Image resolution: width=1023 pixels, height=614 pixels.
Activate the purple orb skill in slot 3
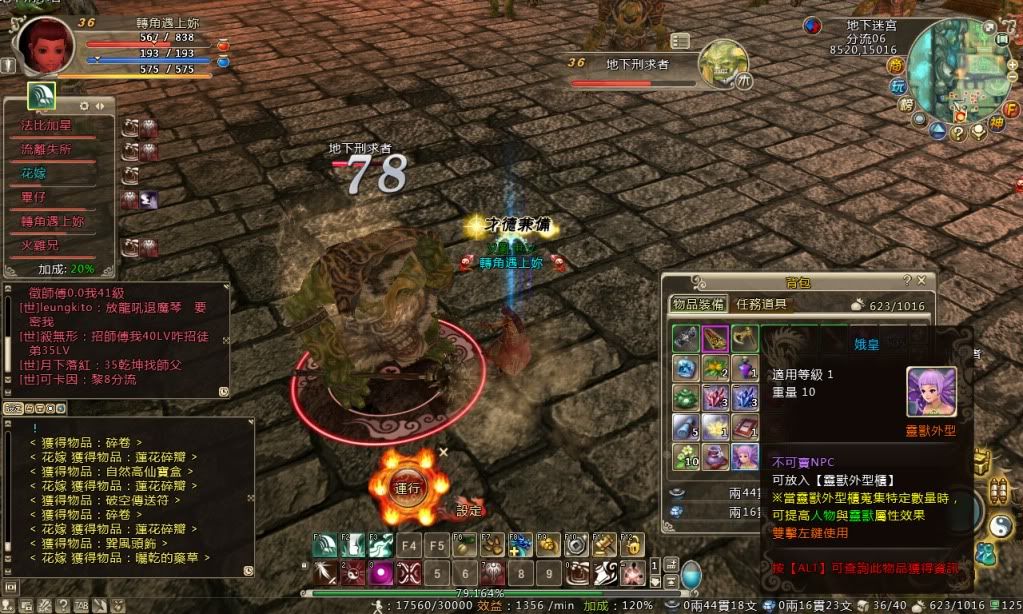pos(381,574)
